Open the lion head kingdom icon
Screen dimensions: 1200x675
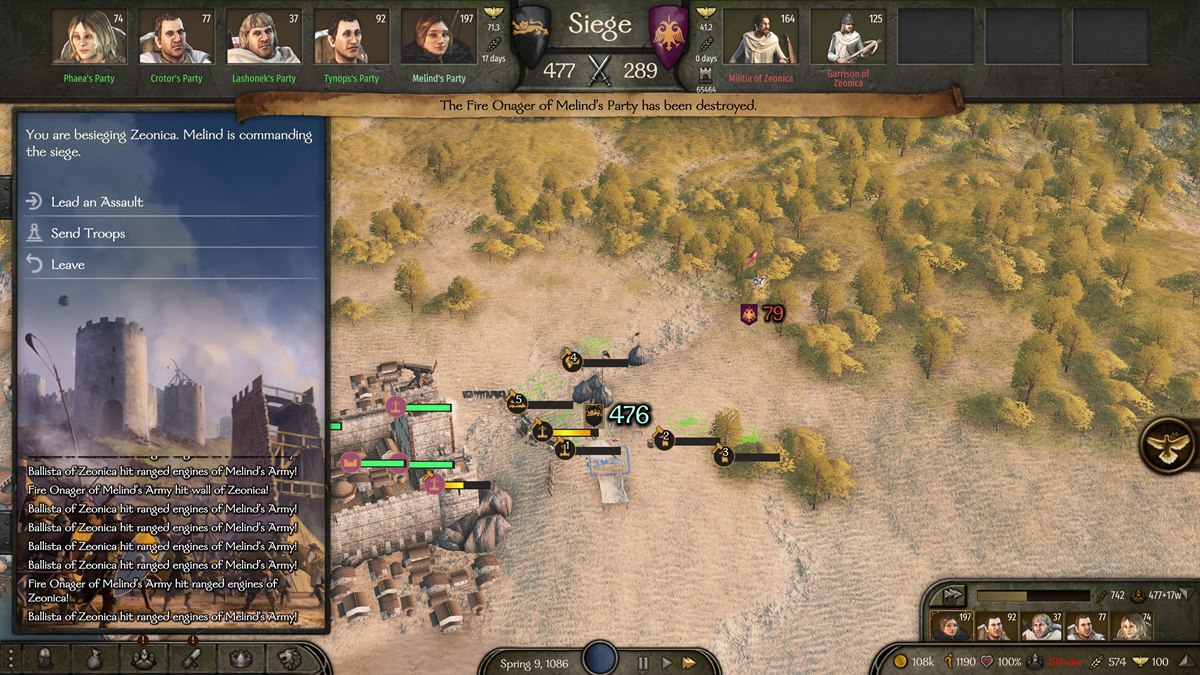290,658
